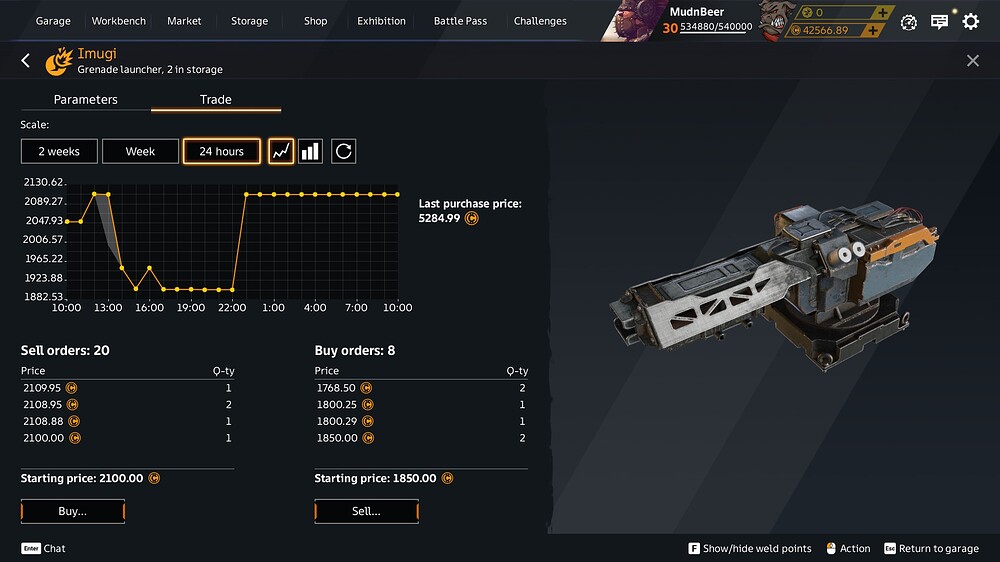Image resolution: width=1000 pixels, height=562 pixels.
Task: Select the 24 hours scale
Action: 221,151
